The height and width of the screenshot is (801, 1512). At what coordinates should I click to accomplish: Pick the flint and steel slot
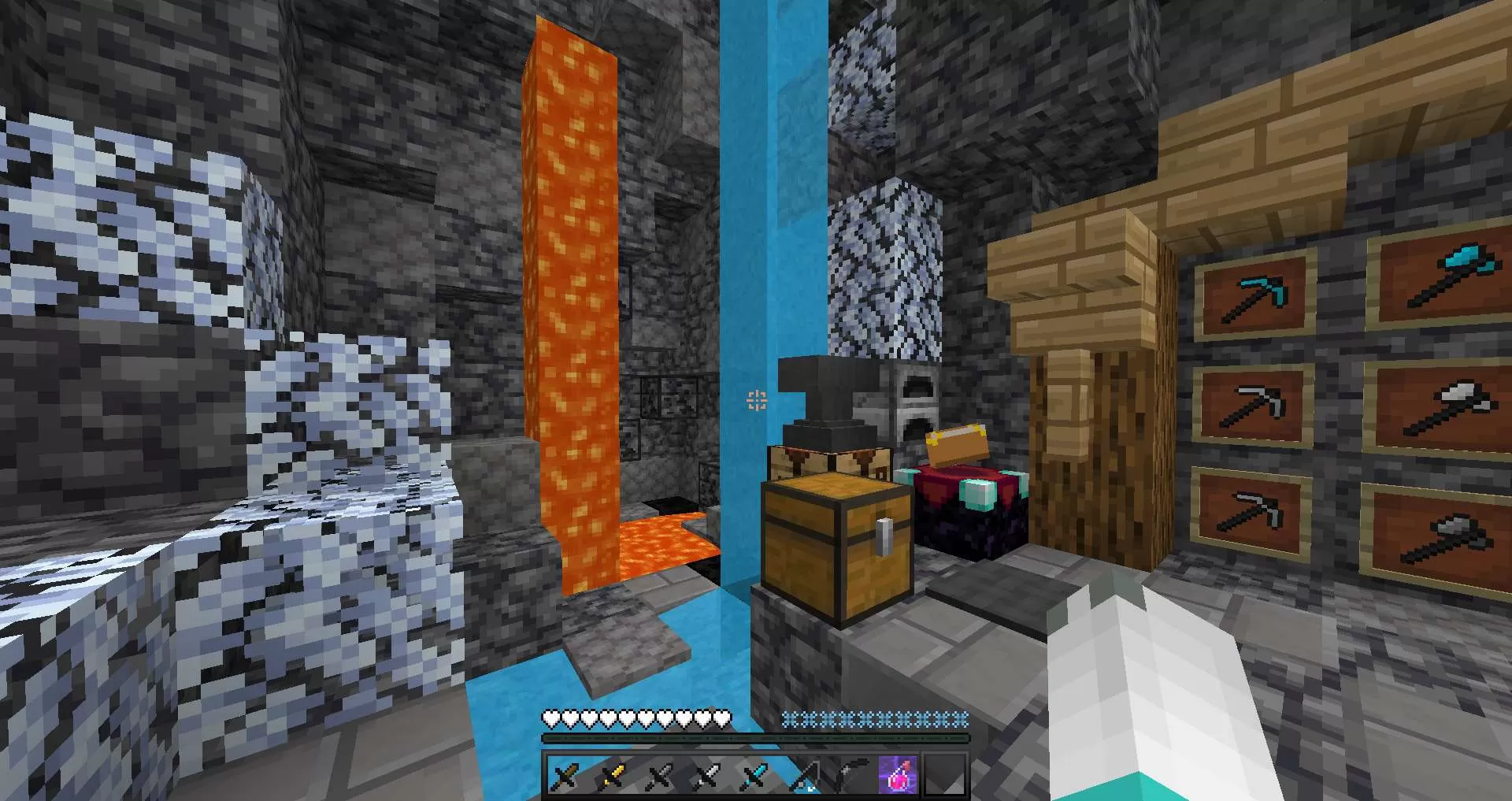tap(849, 777)
